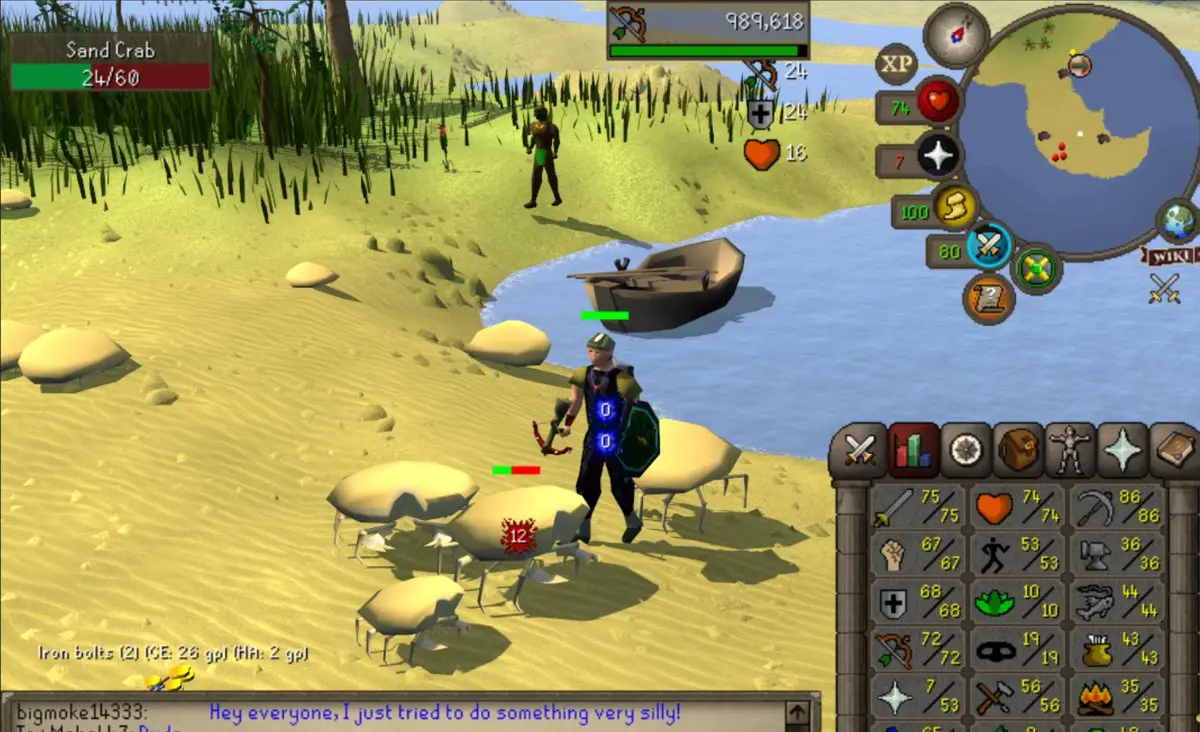Screen dimensions: 1200x732
Task: Switch to the Magic spellbook tab
Action: [1174, 451]
